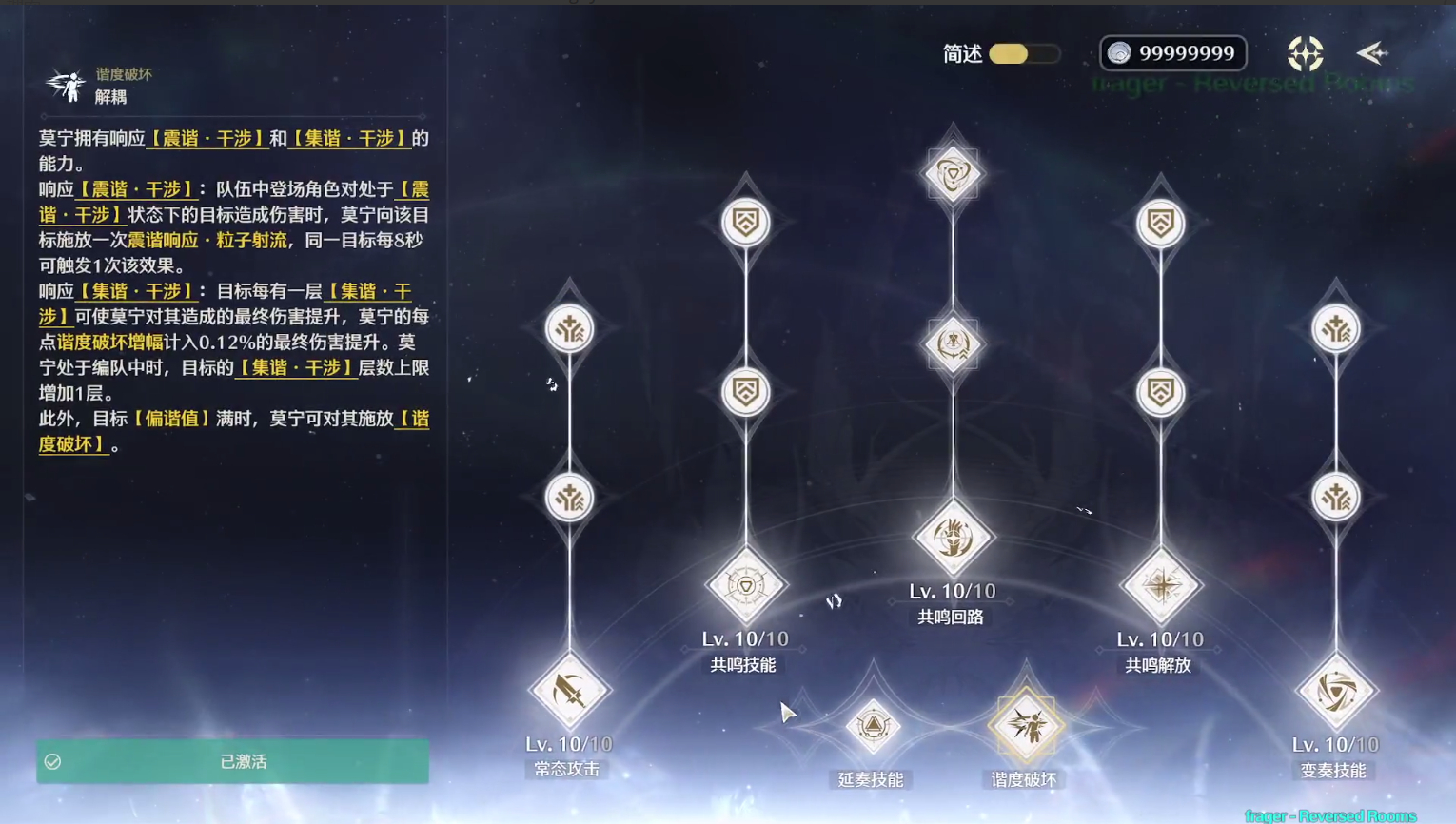Click the 已激活 activated button
This screenshot has height=824, width=1456.
coord(233,761)
